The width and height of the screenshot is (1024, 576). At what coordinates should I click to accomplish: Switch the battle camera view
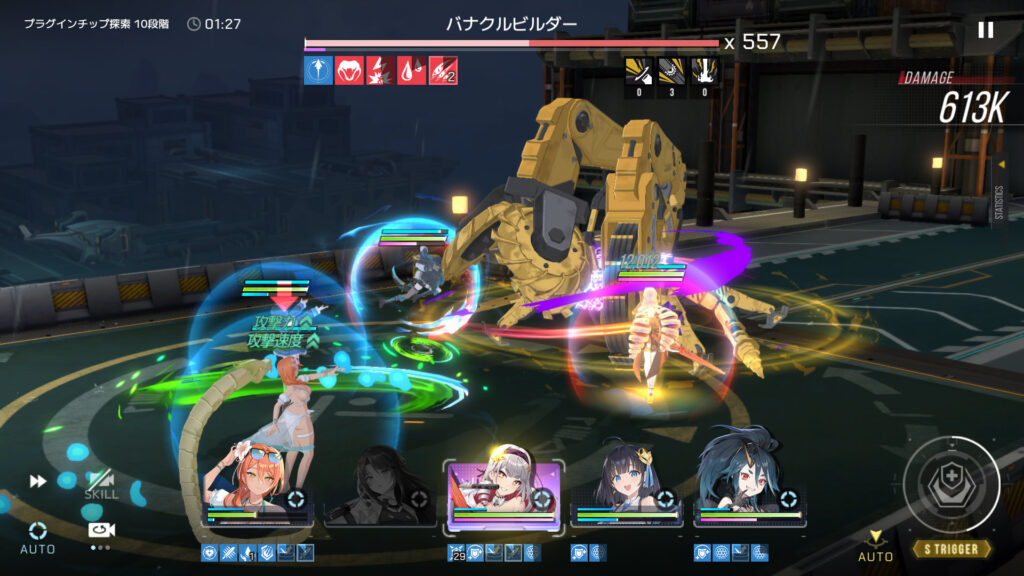[x=99, y=531]
